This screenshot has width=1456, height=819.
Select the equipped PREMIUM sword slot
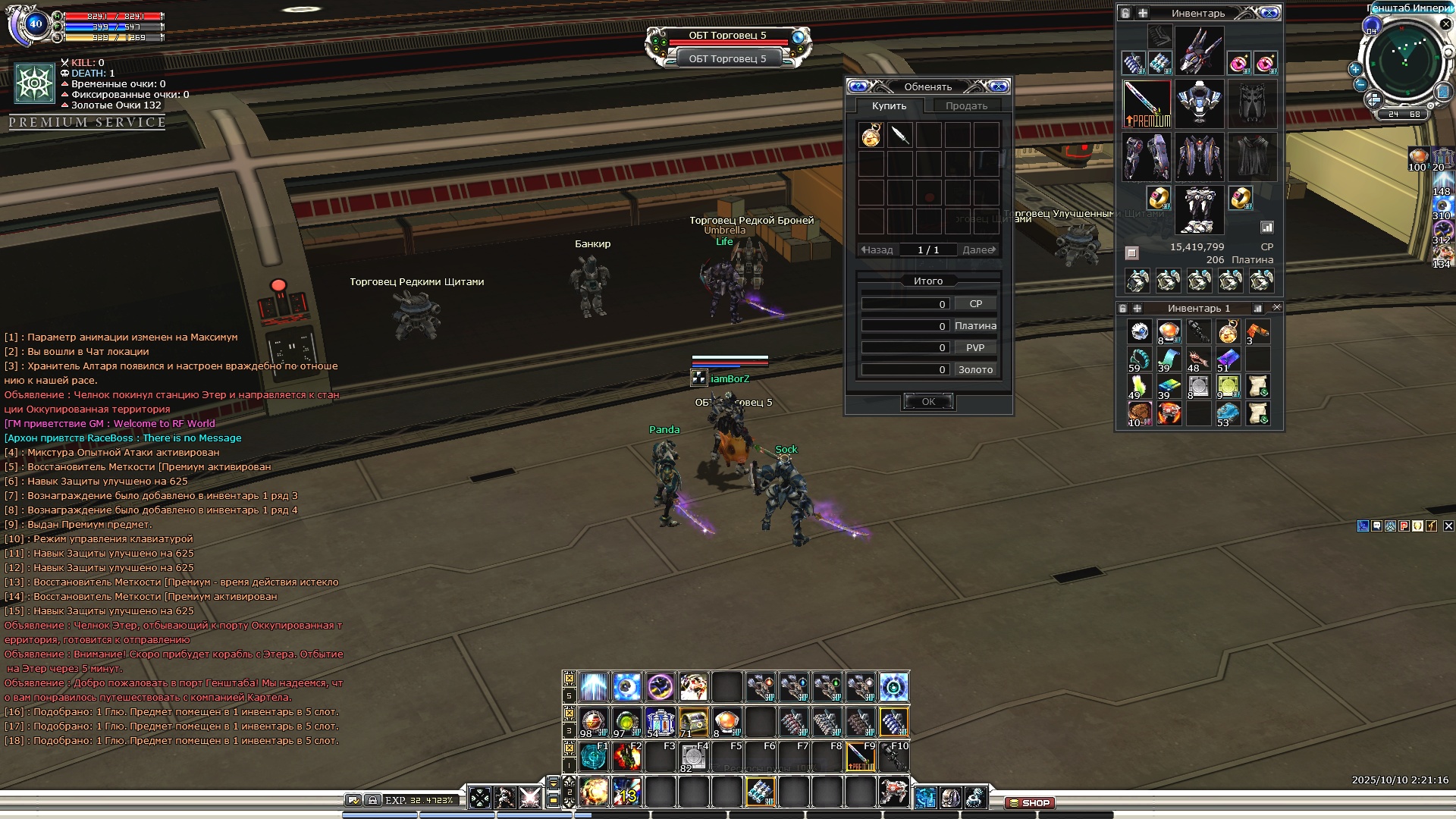coord(1147,104)
